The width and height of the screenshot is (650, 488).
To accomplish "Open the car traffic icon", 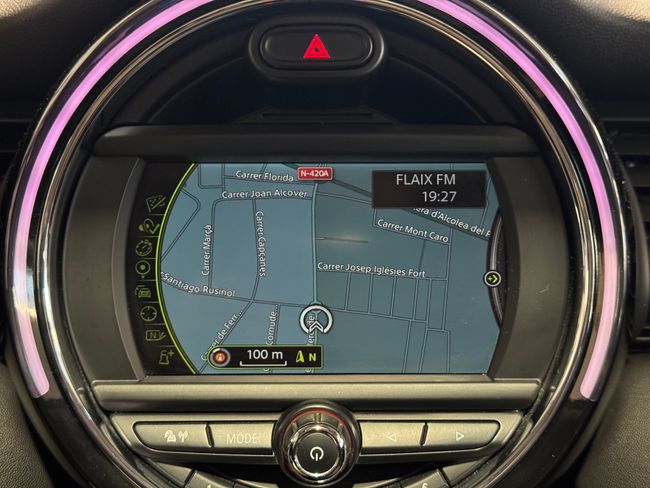I will click(x=144, y=291).
